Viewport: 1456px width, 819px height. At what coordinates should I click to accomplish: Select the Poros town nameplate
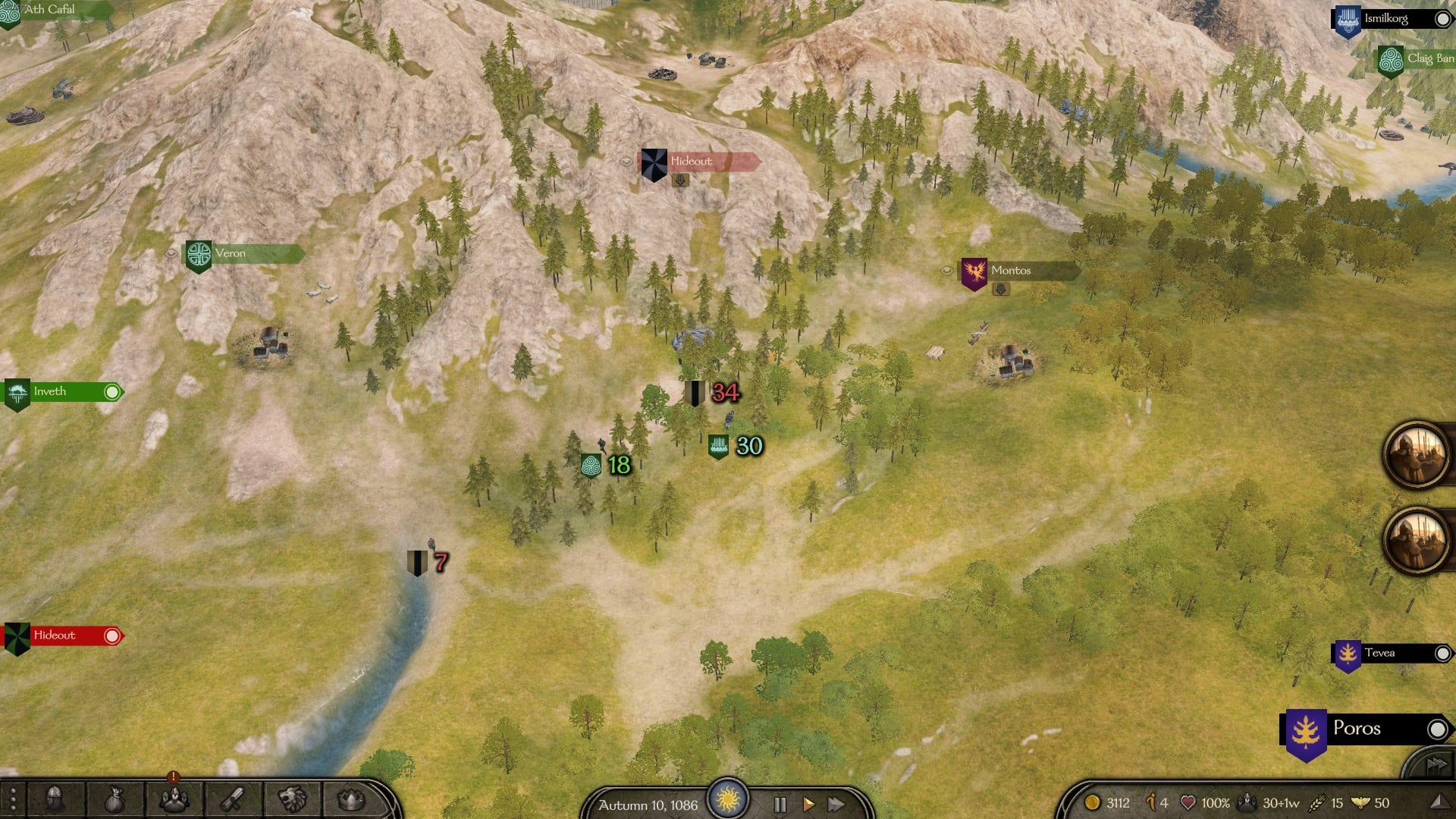point(1357,729)
